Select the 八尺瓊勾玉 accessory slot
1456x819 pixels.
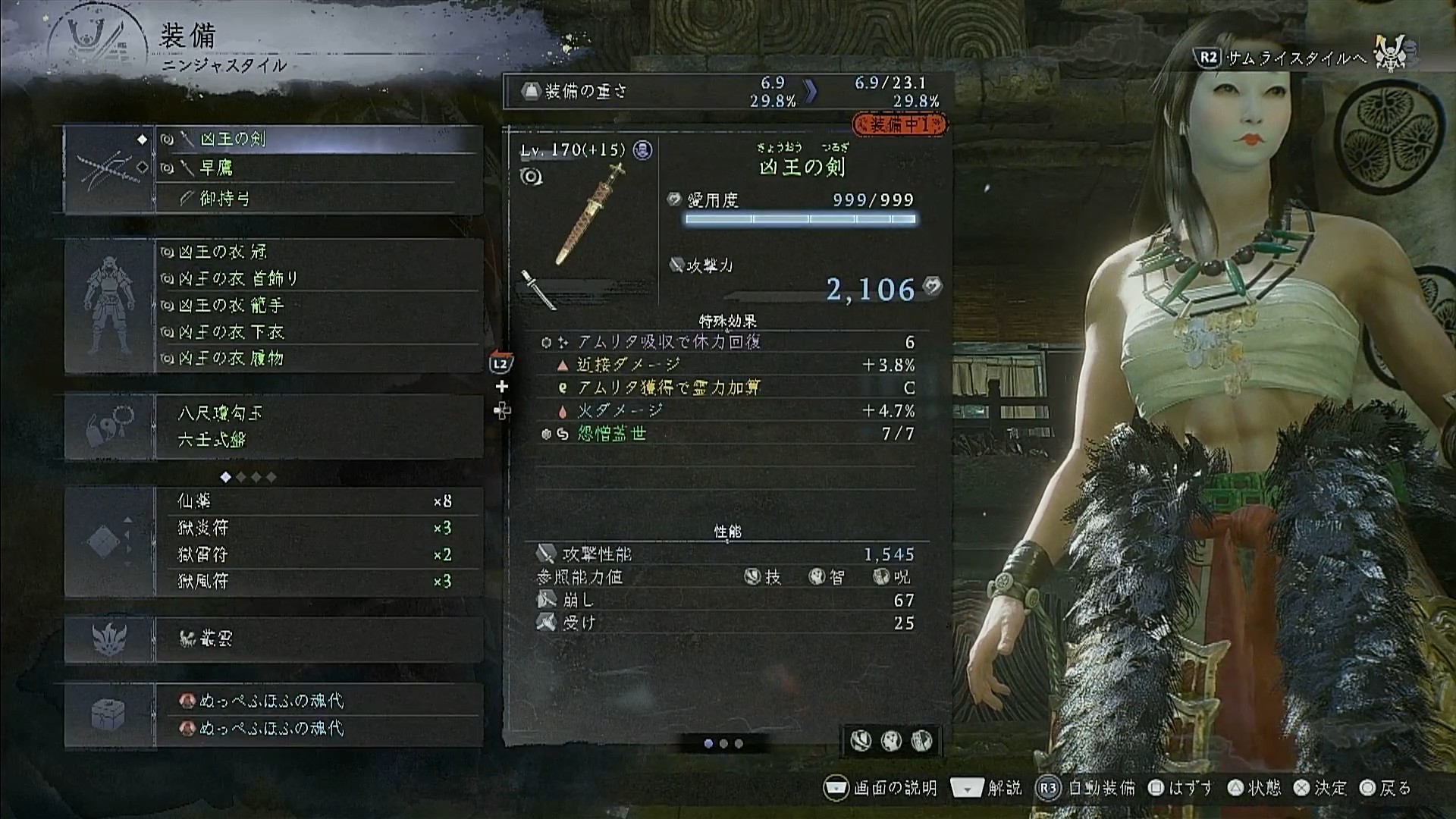tap(318, 413)
